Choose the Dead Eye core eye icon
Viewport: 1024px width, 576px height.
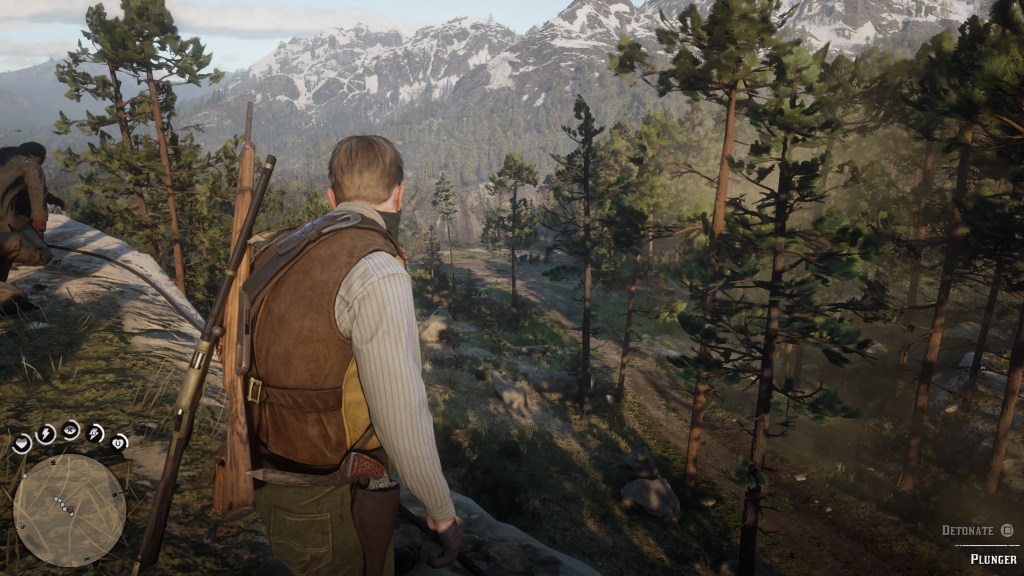pyautogui.click(x=71, y=429)
